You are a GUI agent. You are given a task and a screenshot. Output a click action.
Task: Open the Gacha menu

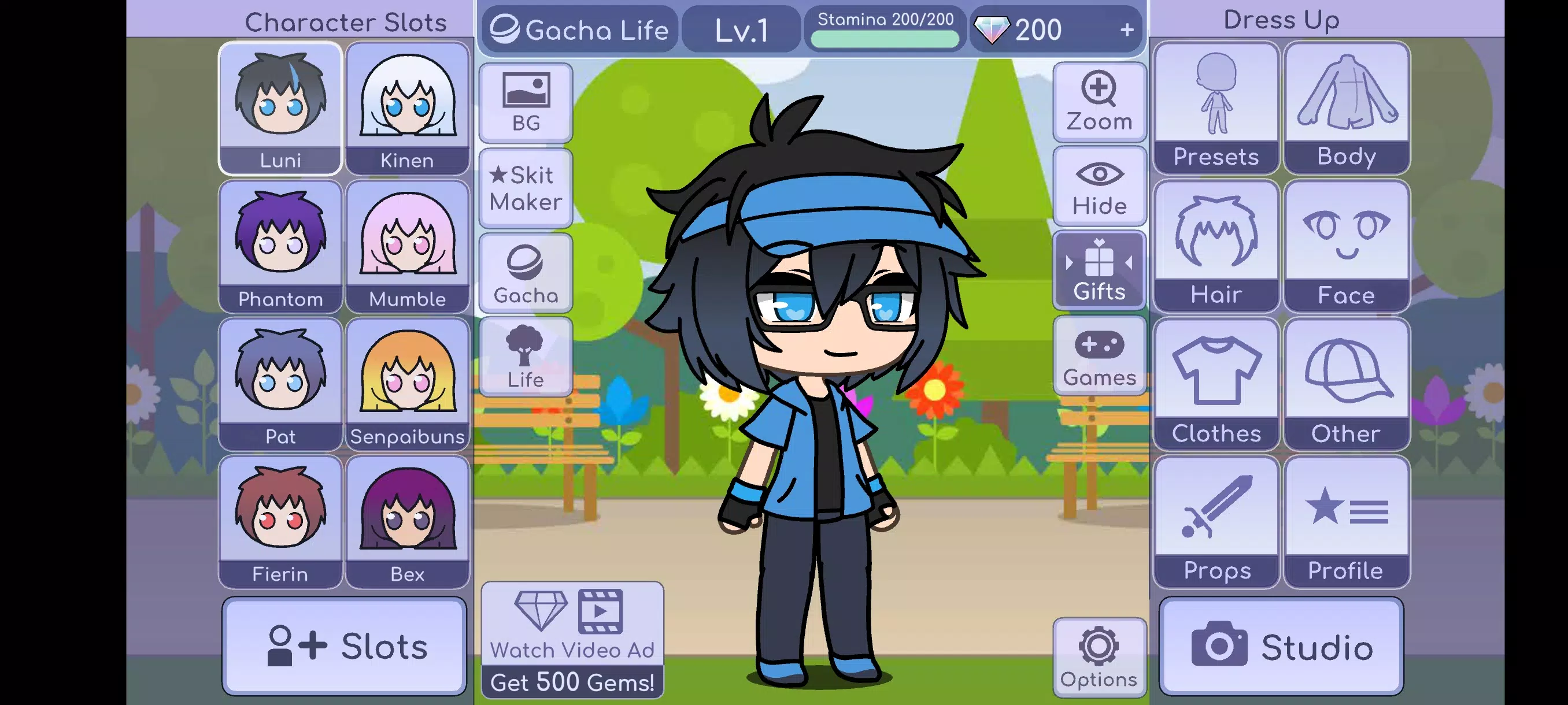pos(525,273)
